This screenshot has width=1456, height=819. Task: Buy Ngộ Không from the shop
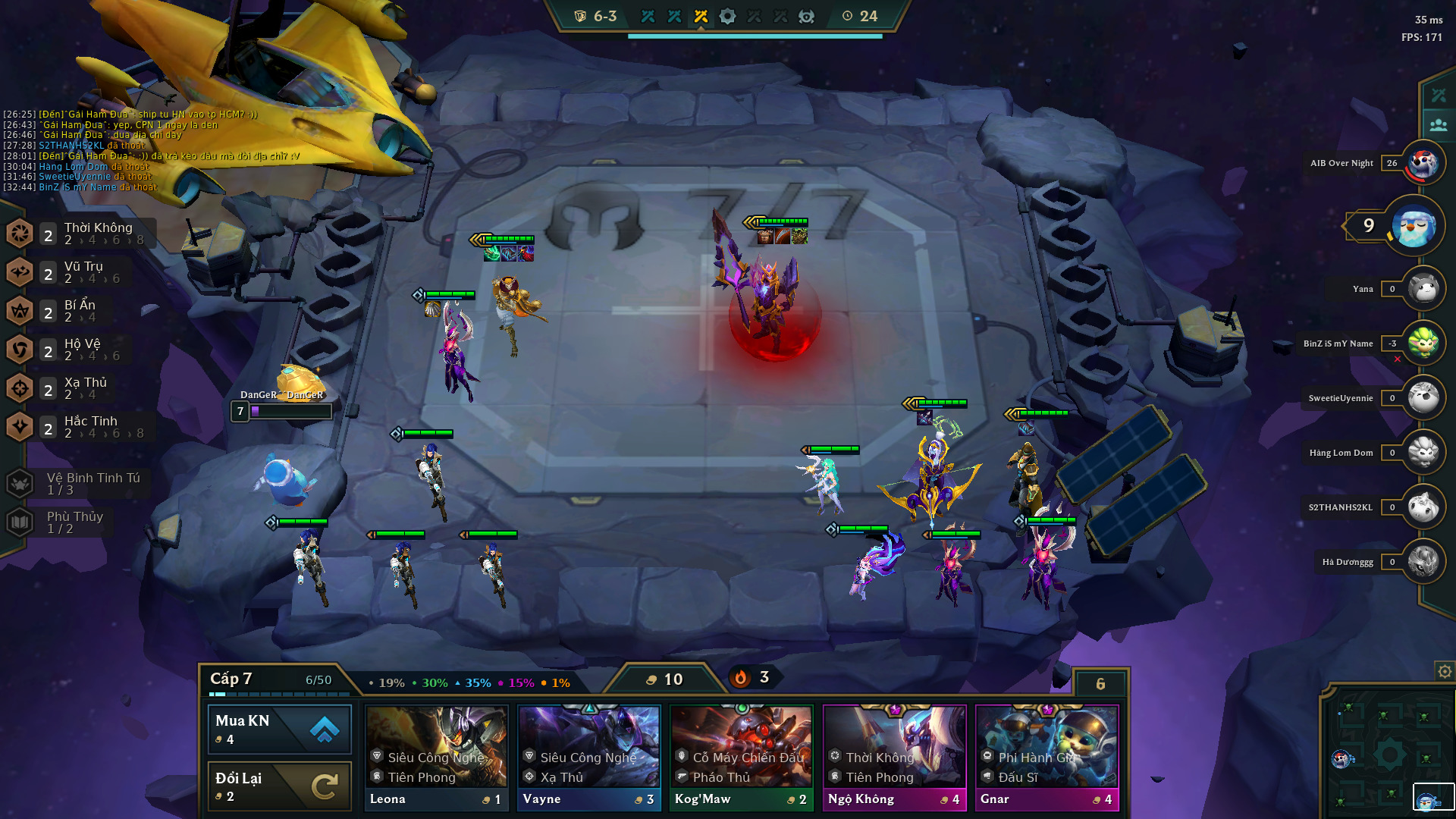[895, 758]
